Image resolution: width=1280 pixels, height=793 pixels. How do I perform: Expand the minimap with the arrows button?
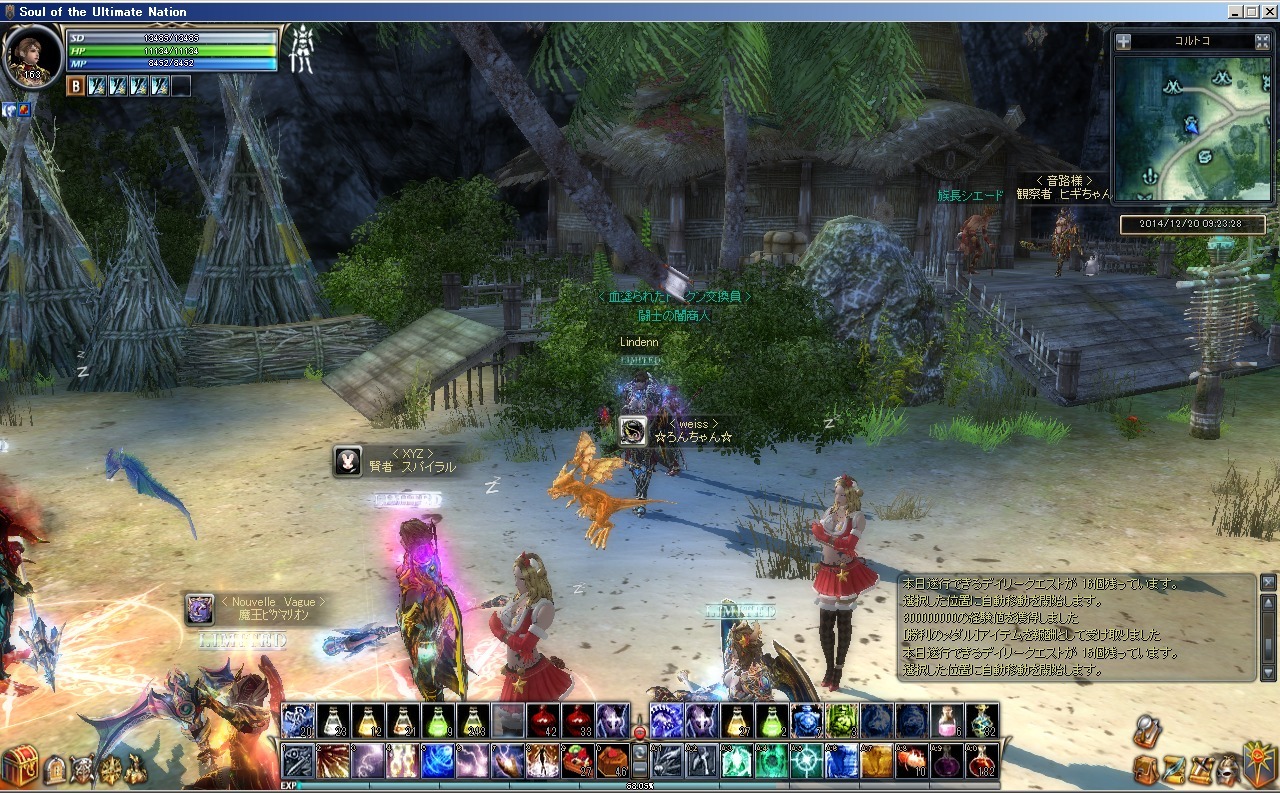click(1261, 42)
